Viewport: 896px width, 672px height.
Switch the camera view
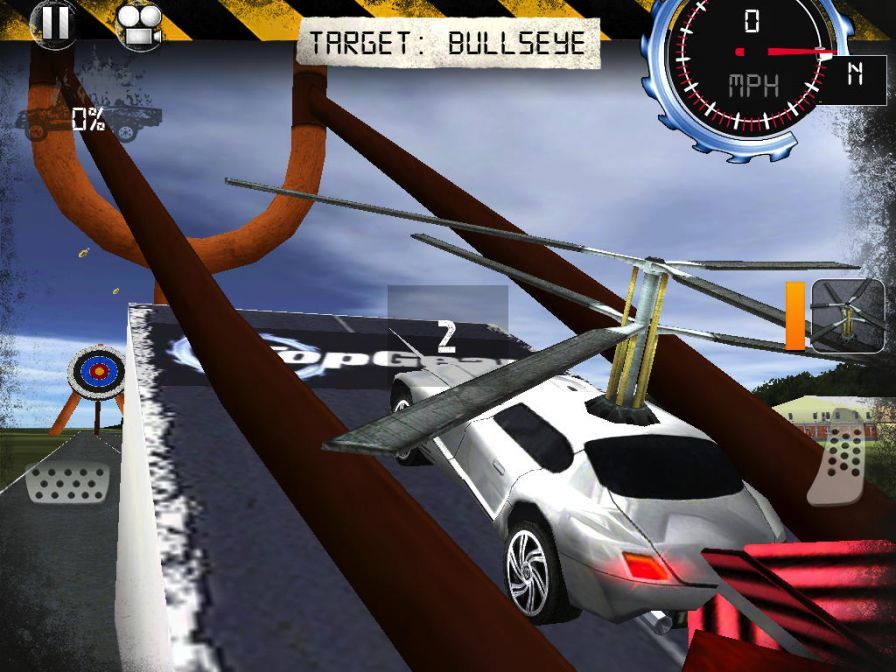(137, 25)
